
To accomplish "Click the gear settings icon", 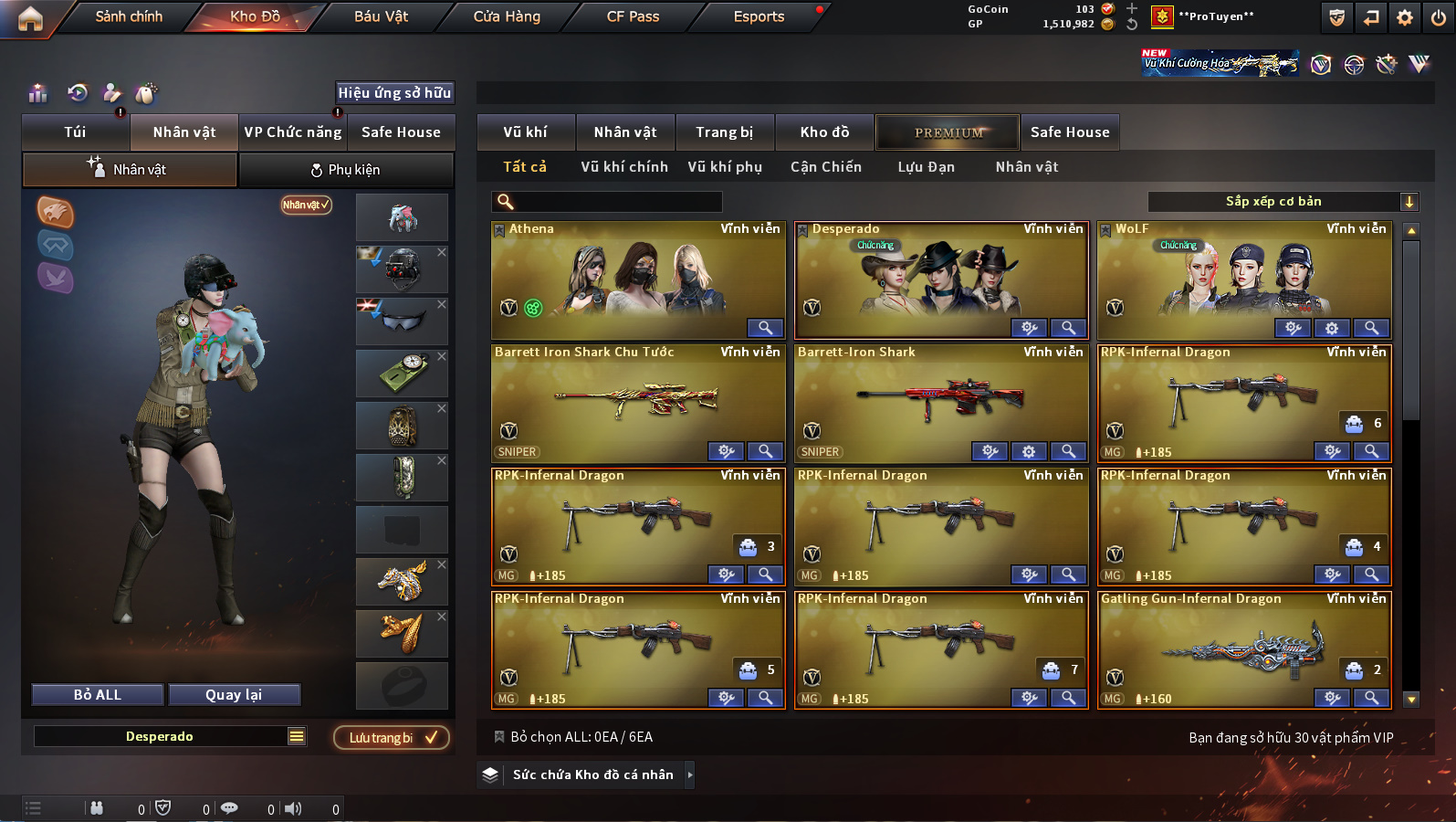I will click(x=1405, y=17).
